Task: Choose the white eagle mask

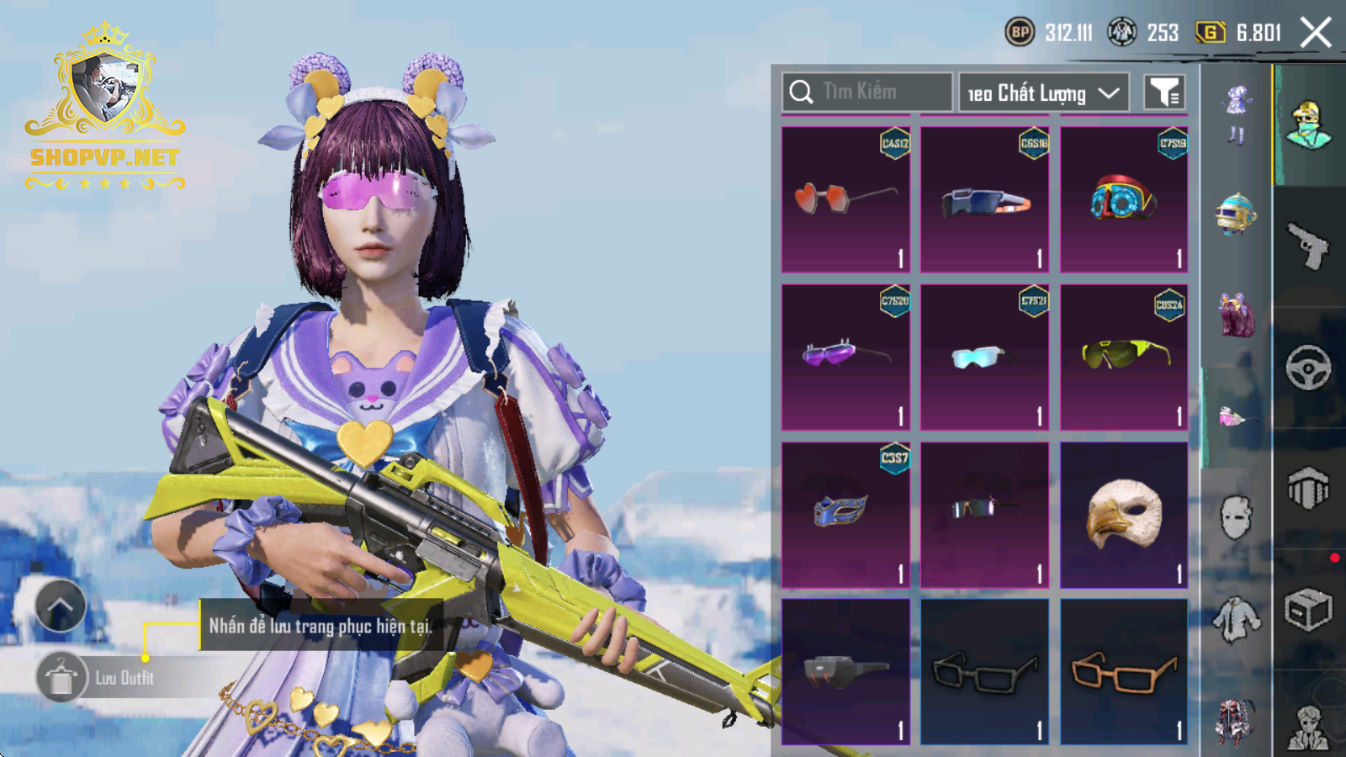Action: click(x=1124, y=514)
